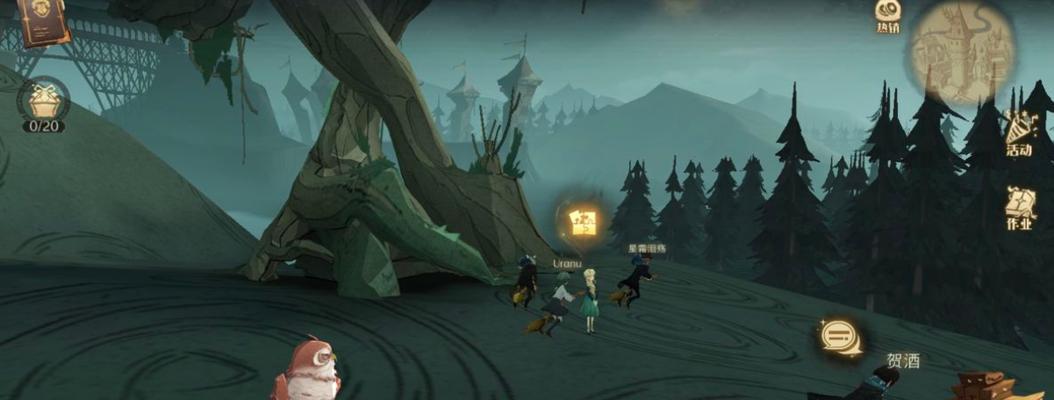Open the spellbook icon in the corner
Image resolution: width=1054 pixels, height=400 pixels.
43,20
